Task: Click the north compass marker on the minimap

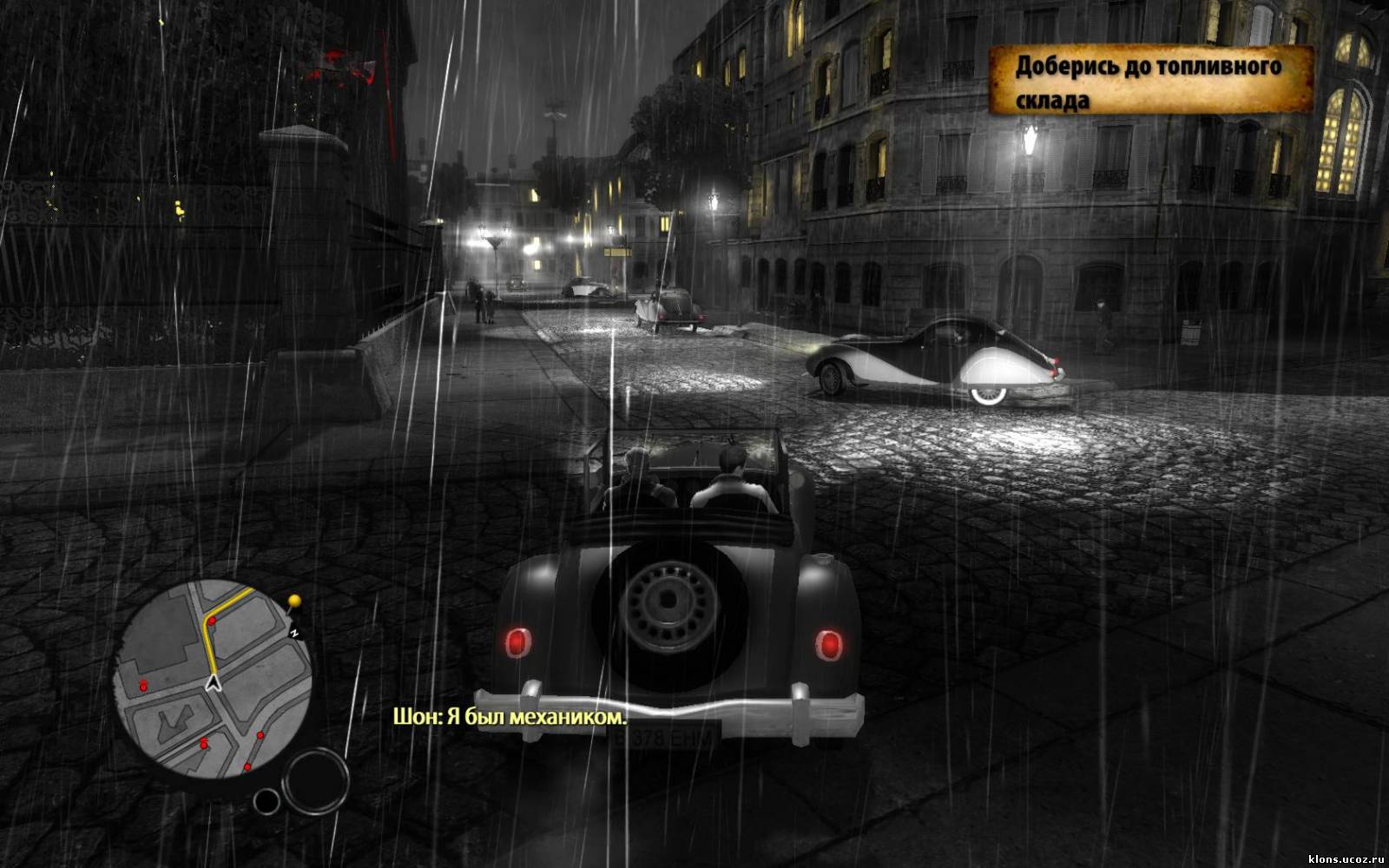Action: [x=294, y=633]
